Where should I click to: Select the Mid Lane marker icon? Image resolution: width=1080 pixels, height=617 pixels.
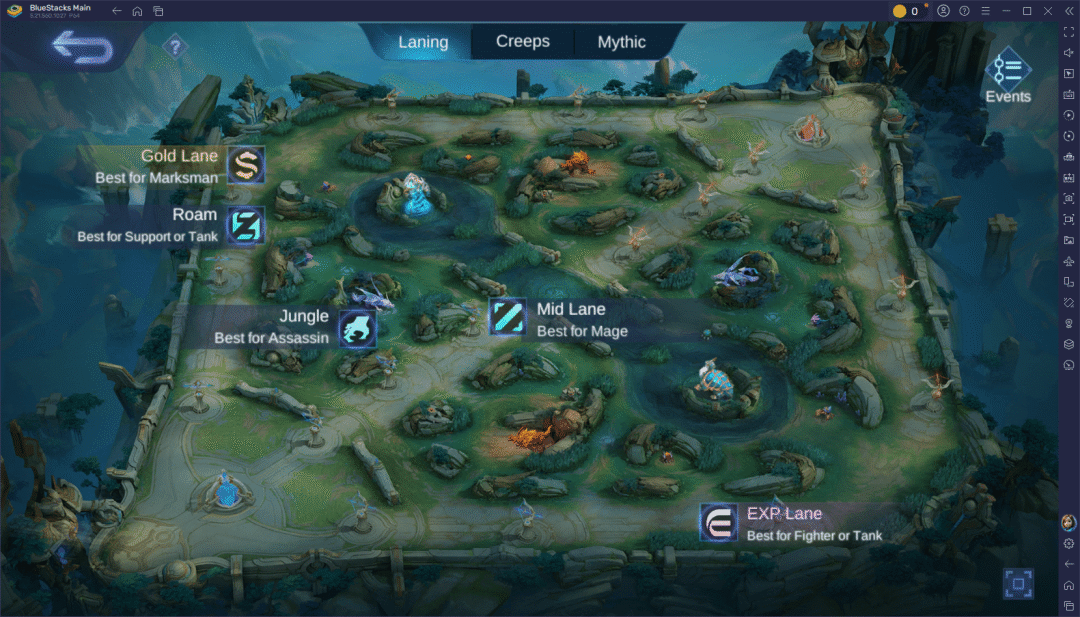(508, 317)
